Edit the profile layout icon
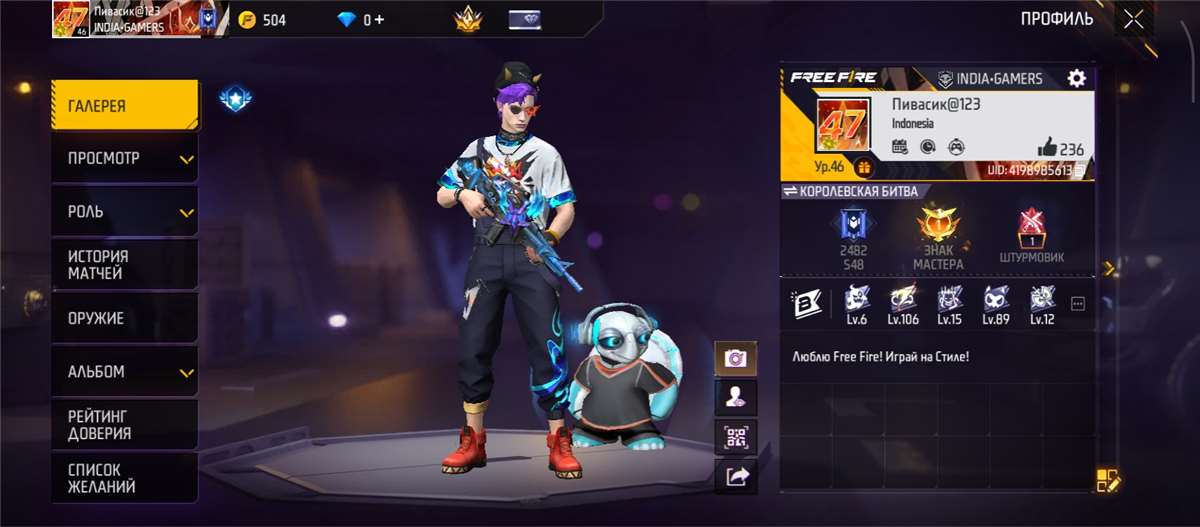Image resolution: width=1200 pixels, height=527 pixels. click(x=1108, y=480)
